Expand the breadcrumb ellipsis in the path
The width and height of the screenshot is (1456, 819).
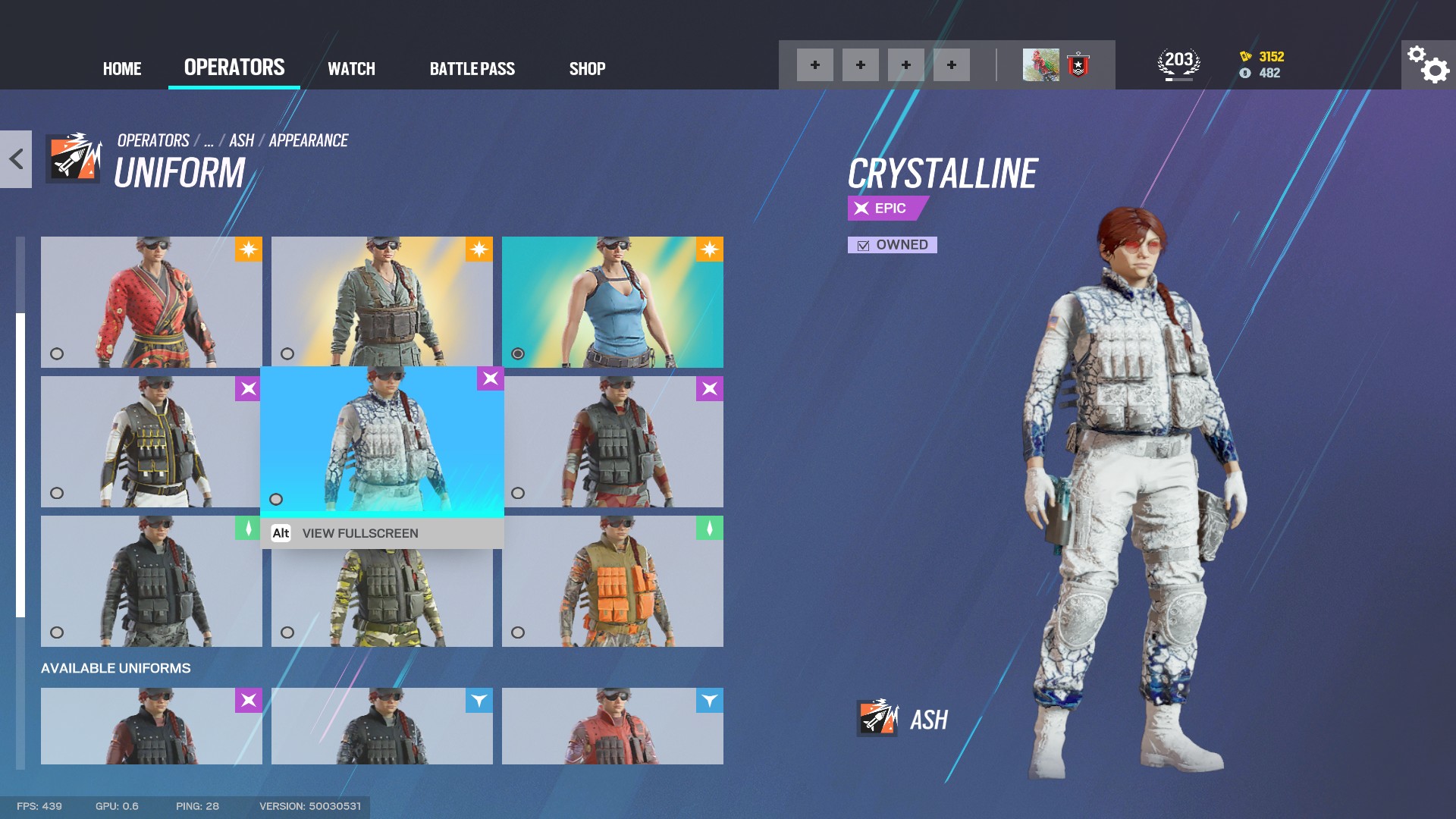click(x=208, y=140)
